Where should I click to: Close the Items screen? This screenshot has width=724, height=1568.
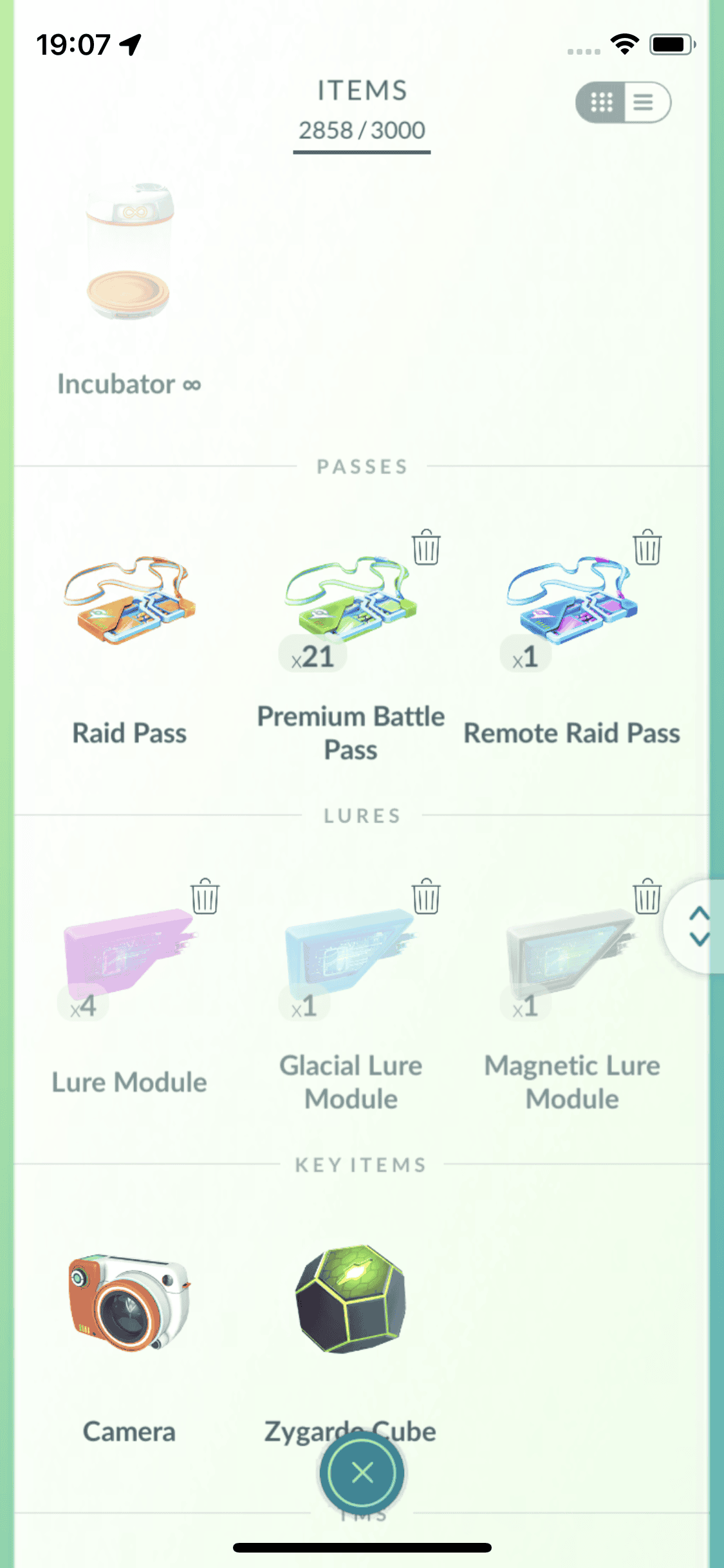coord(362,1472)
